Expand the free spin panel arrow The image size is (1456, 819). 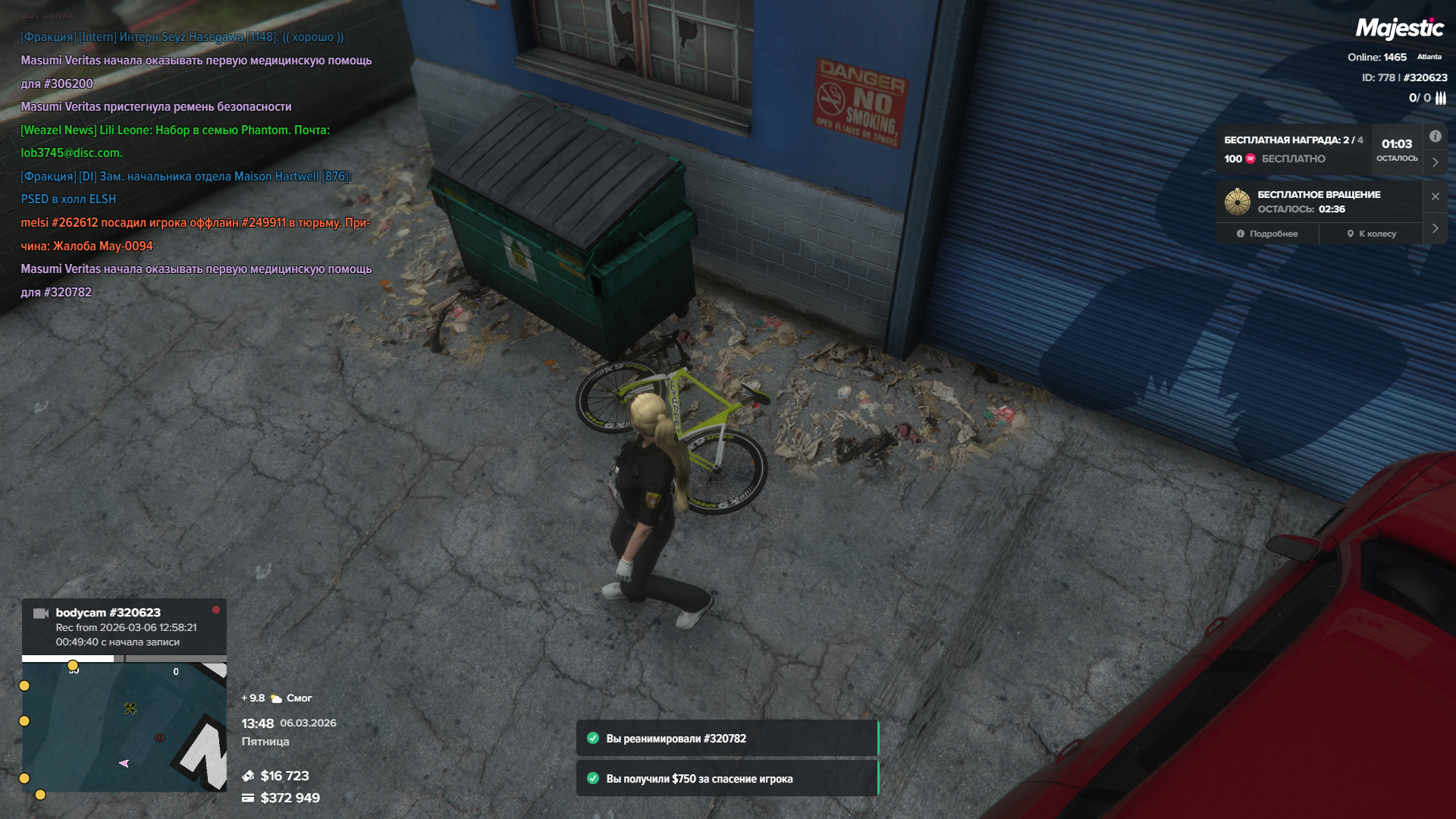(1435, 228)
